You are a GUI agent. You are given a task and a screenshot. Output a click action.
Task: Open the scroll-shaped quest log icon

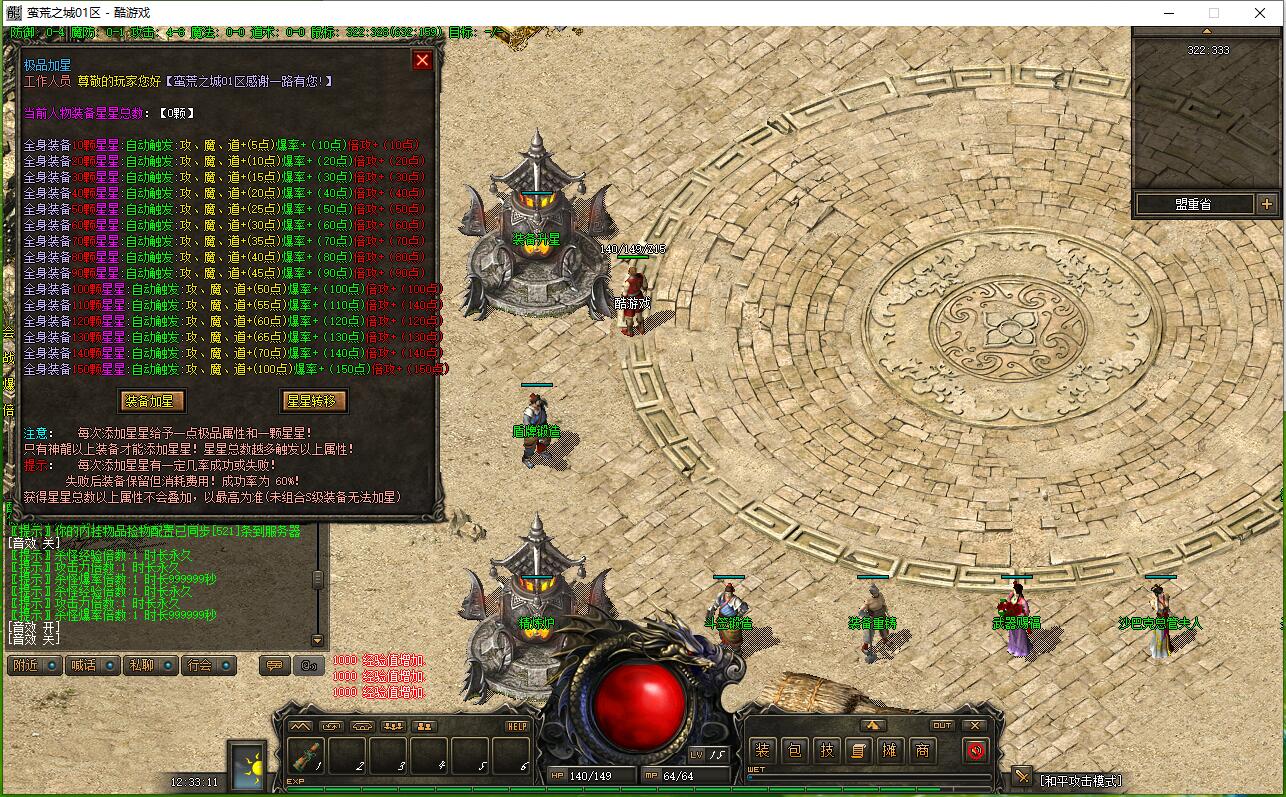[x=858, y=750]
